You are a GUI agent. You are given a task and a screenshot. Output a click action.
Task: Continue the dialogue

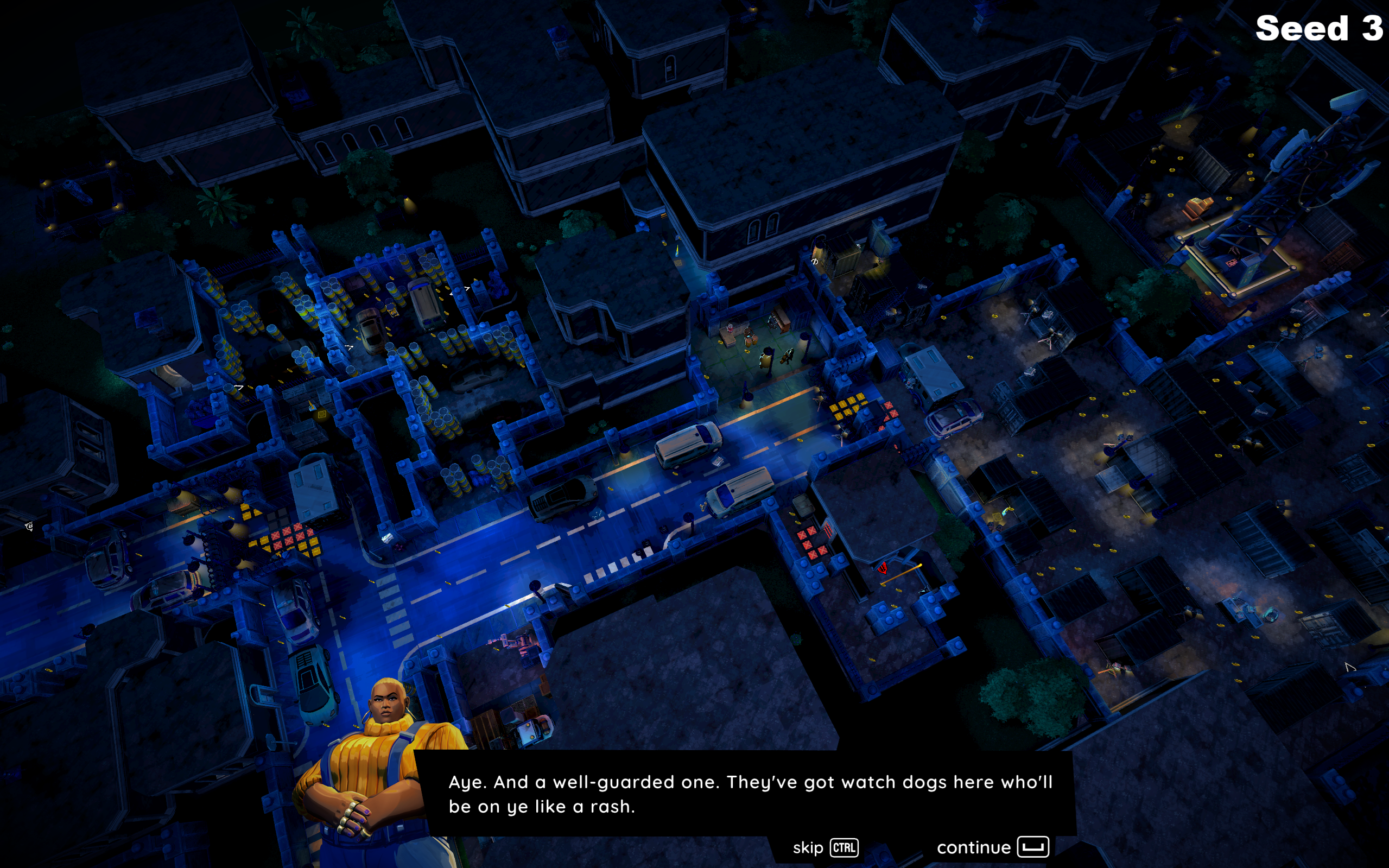click(992, 847)
